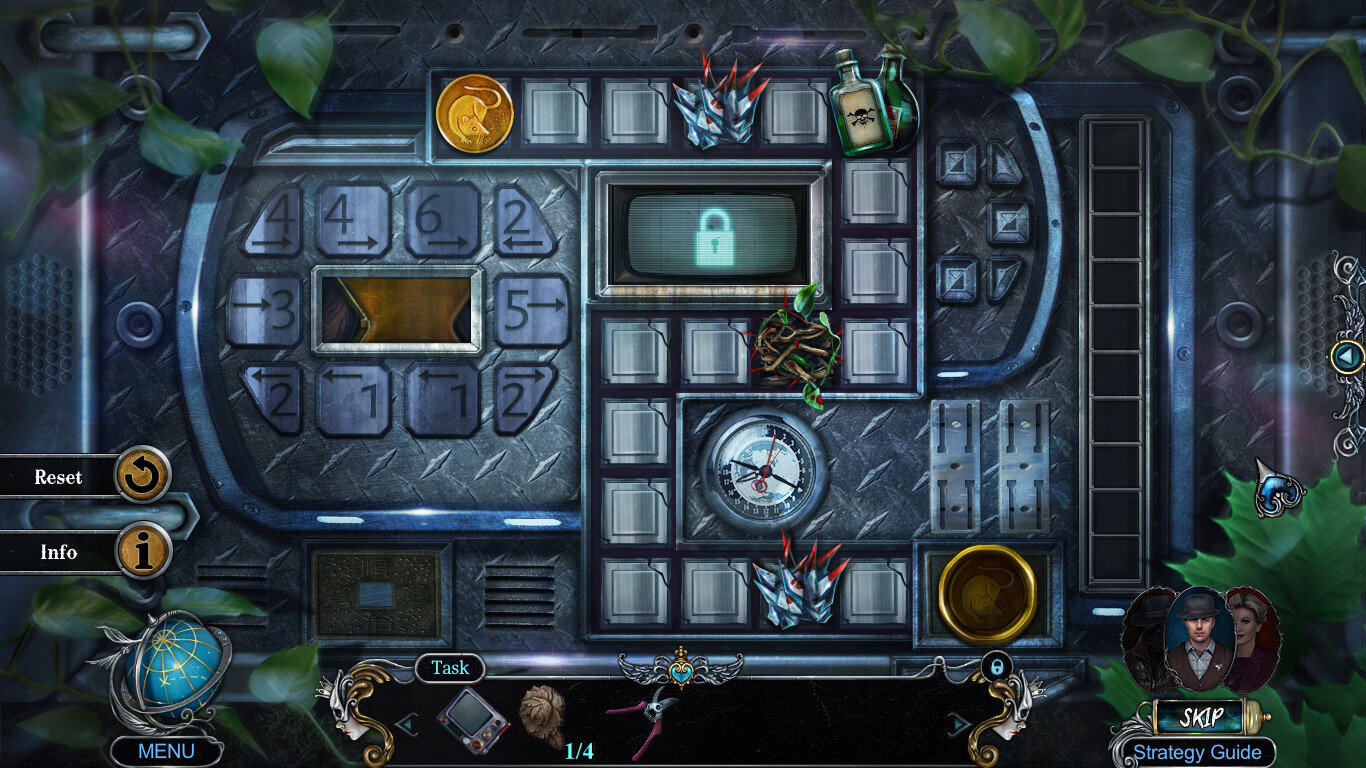Open the Task panel
The width and height of the screenshot is (1366, 768).
pyautogui.click(x=449, y=668)
